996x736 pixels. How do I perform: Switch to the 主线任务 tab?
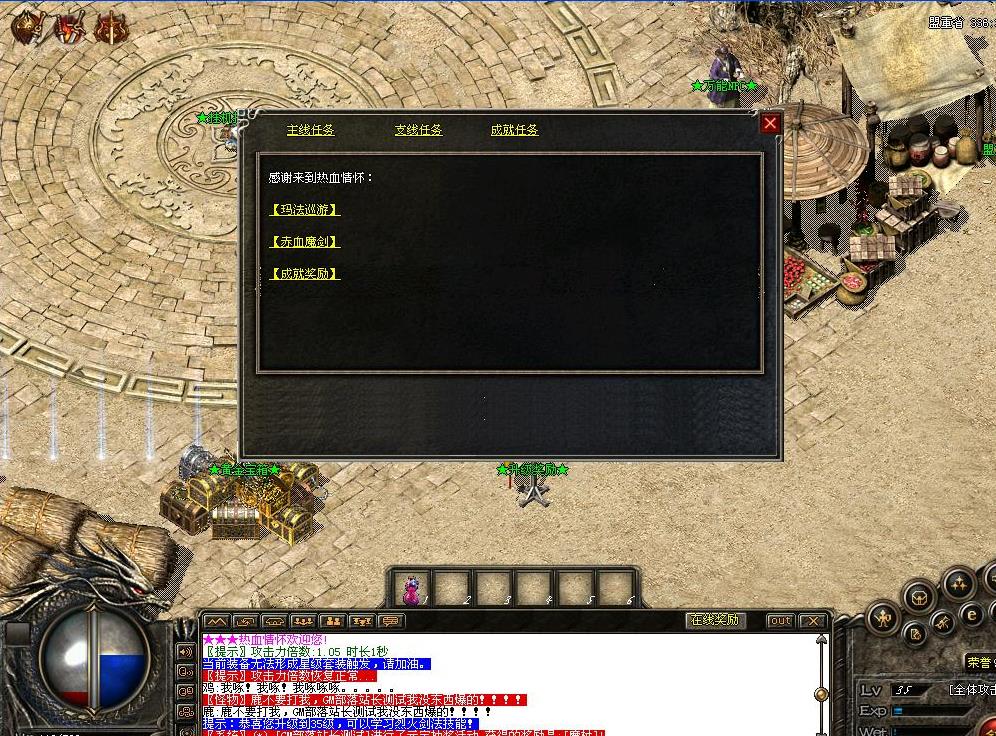tap(311, 130)
